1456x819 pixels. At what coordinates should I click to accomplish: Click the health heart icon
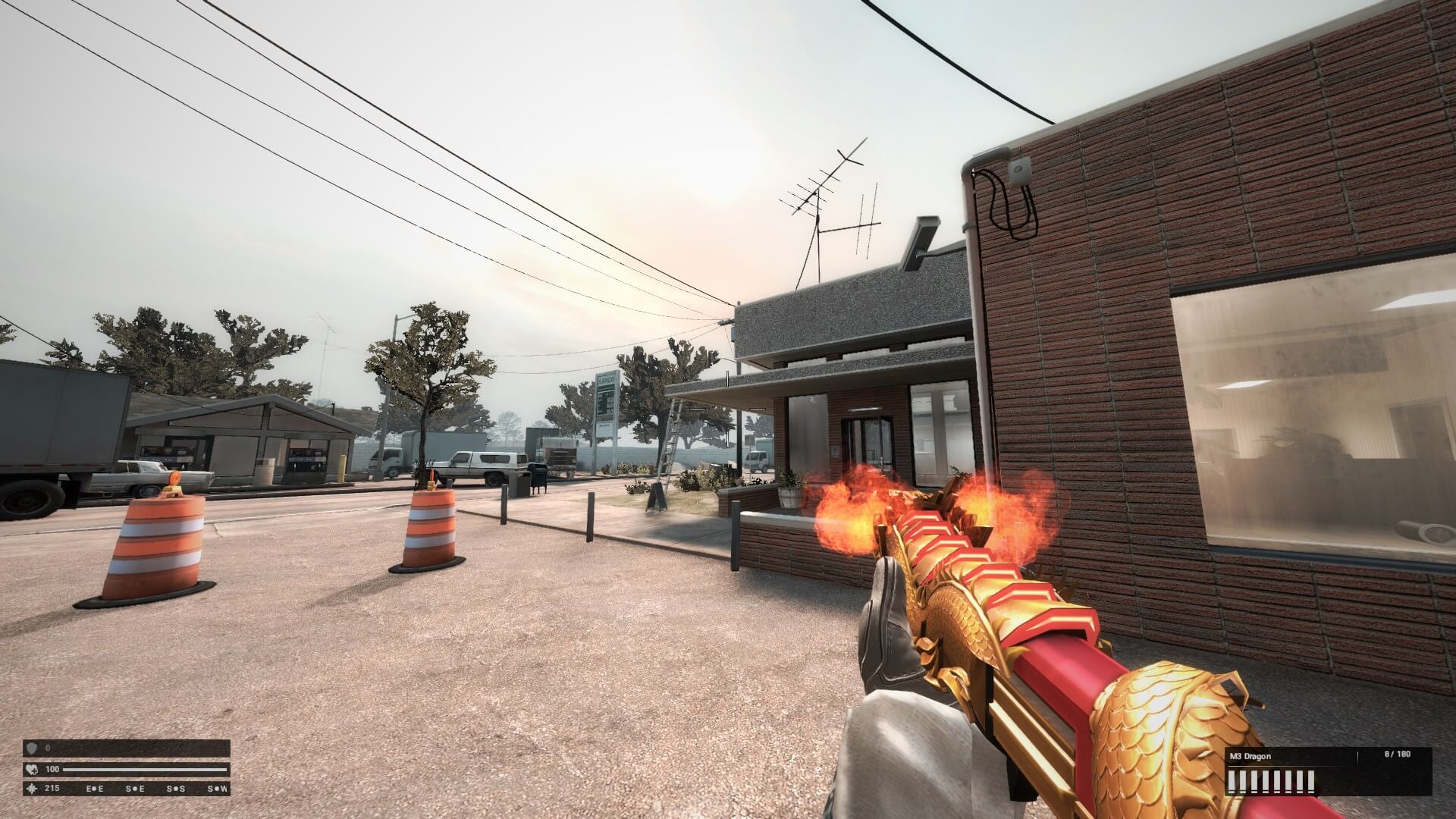click(33, 769)
